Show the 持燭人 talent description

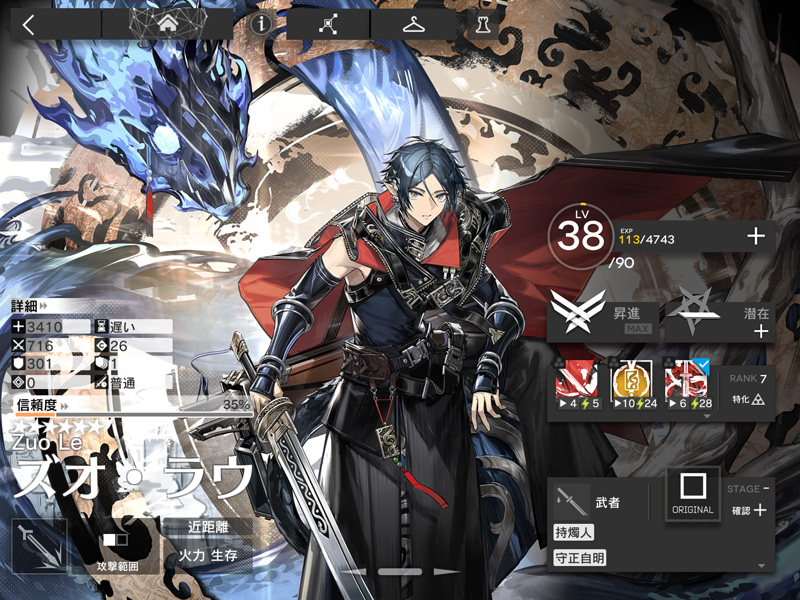pyautogui.click(x=575, y=532)
